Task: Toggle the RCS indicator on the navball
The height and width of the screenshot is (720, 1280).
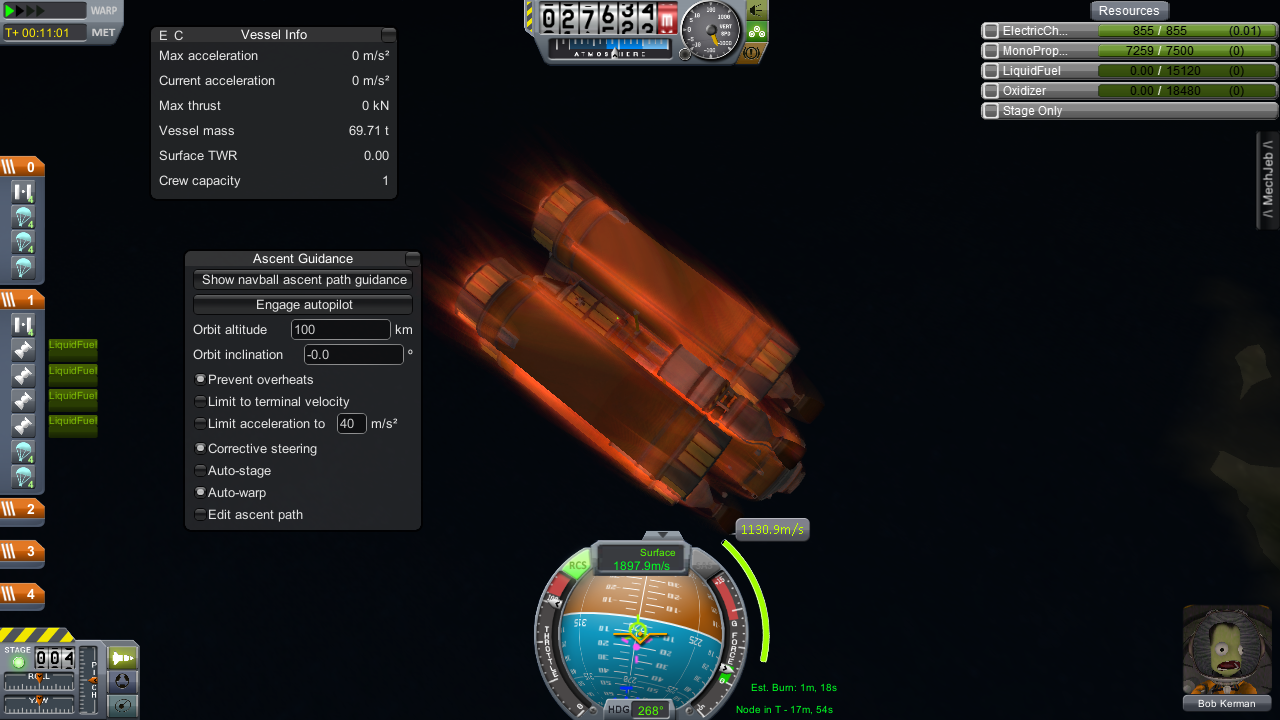Action: (577, 566)
